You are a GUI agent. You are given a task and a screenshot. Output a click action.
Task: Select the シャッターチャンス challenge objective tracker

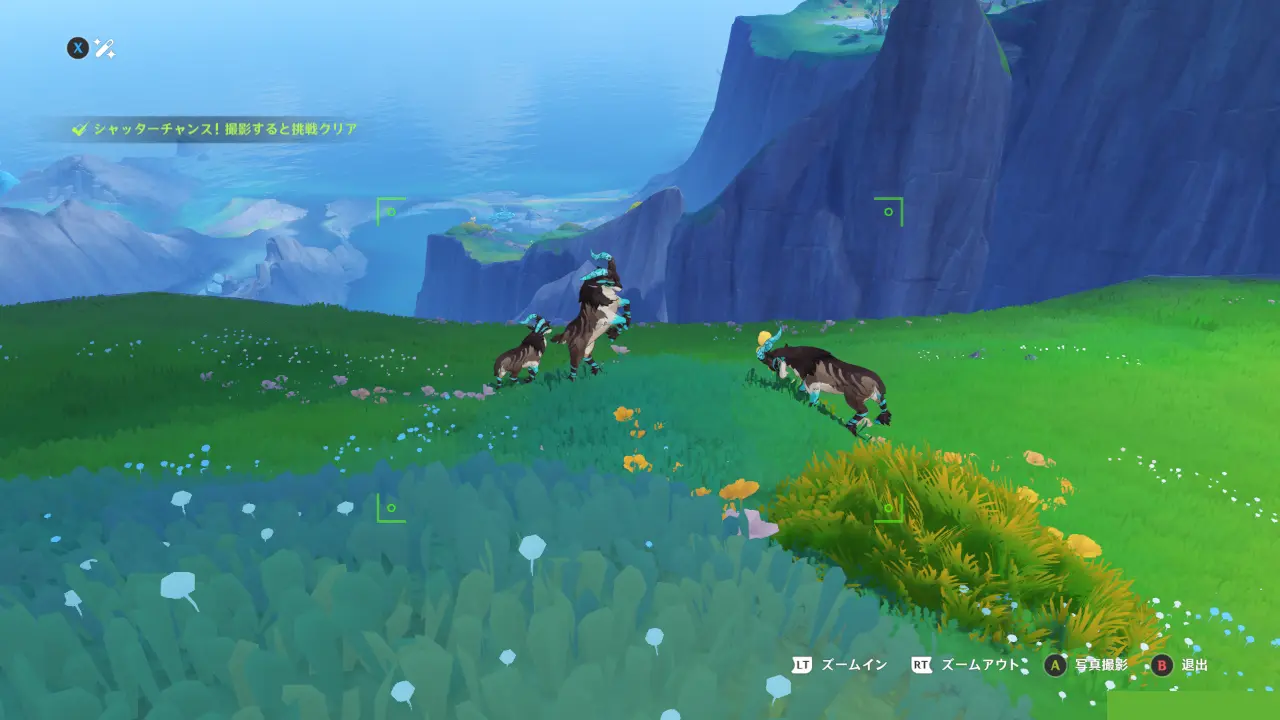[215, 129]
